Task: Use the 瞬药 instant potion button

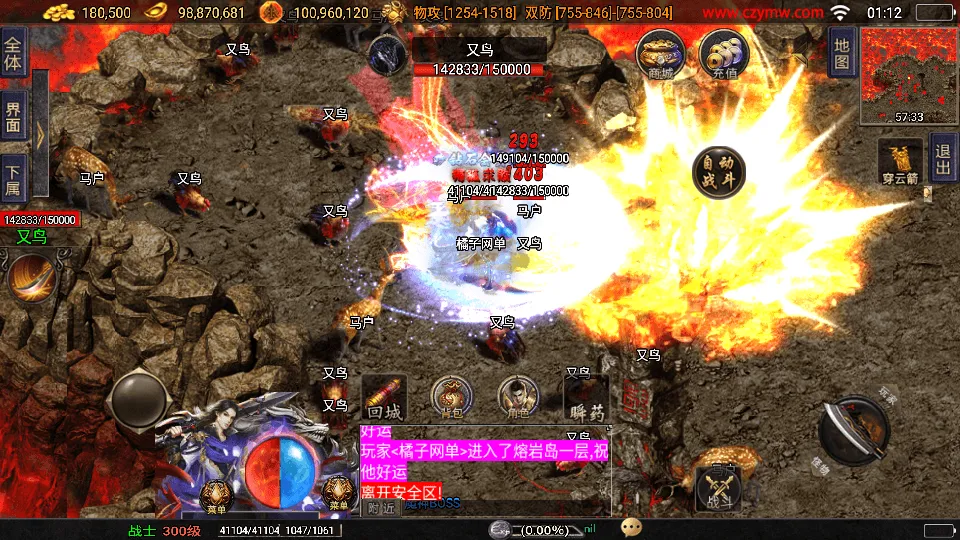Action: point(586,398)
